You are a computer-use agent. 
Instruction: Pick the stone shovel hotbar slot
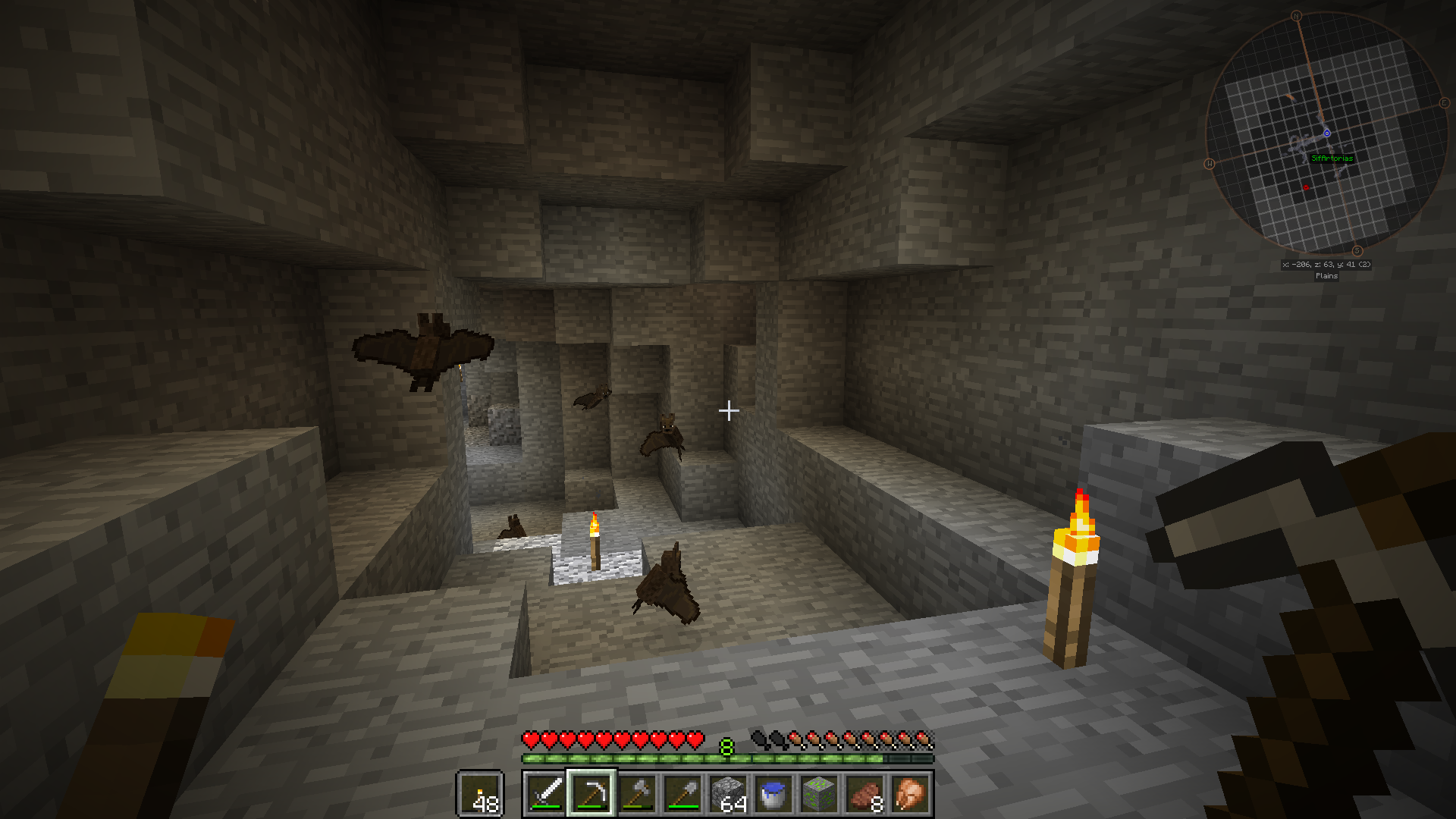(x=682, y=794)
